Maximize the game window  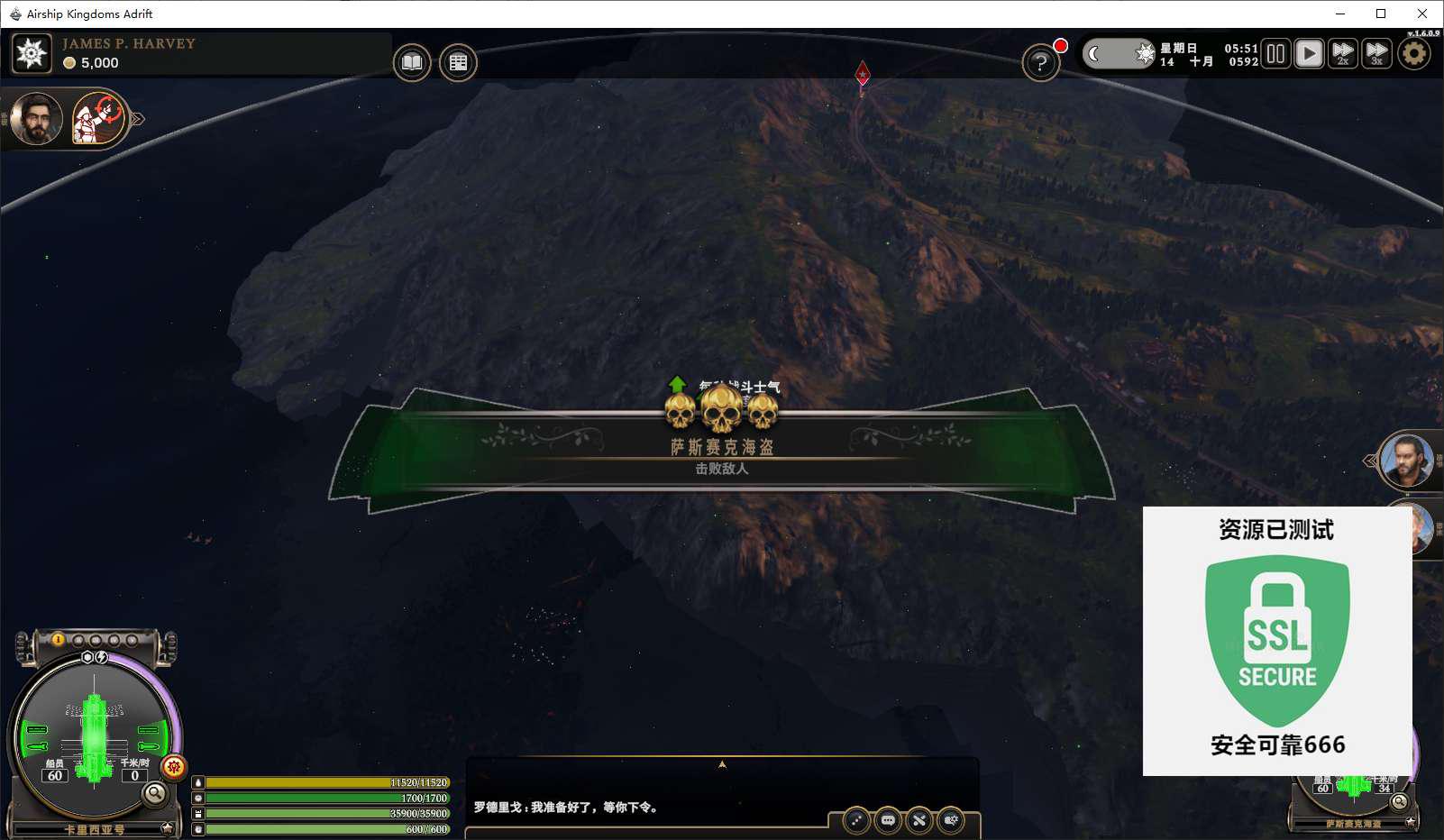click(x=1381, y=14)
